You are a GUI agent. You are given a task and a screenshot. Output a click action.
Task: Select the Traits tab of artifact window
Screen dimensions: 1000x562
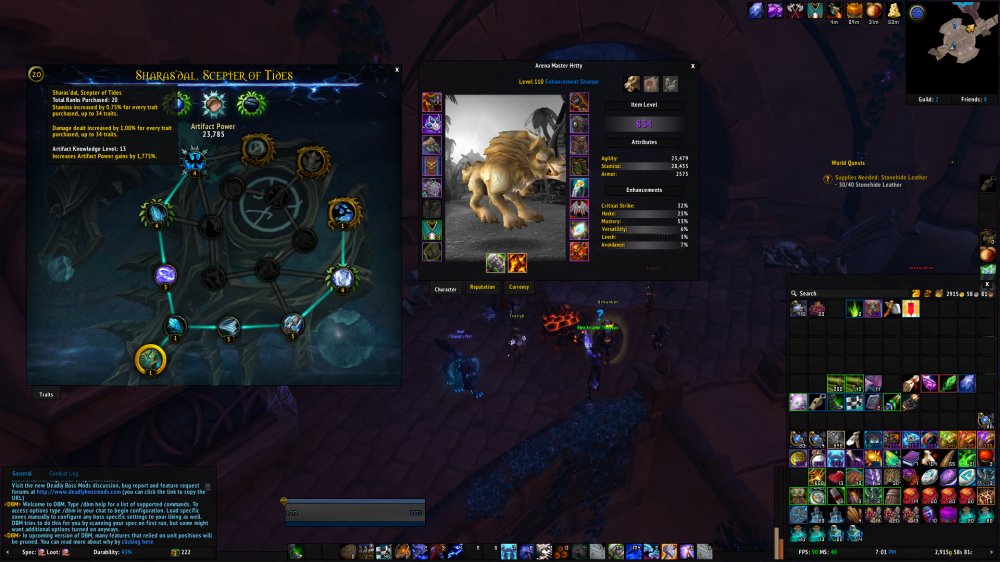46,395
